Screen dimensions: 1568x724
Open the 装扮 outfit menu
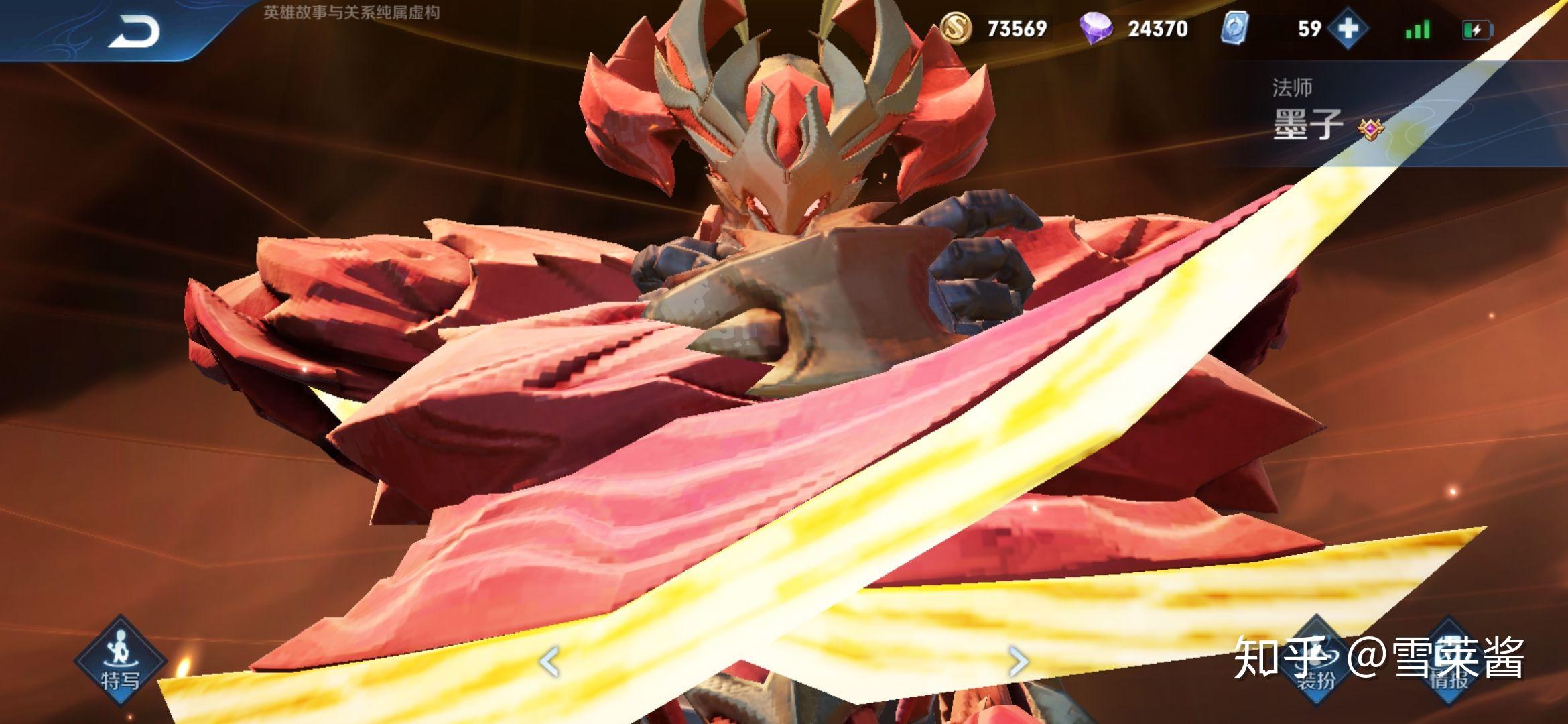coord(1315,660)
